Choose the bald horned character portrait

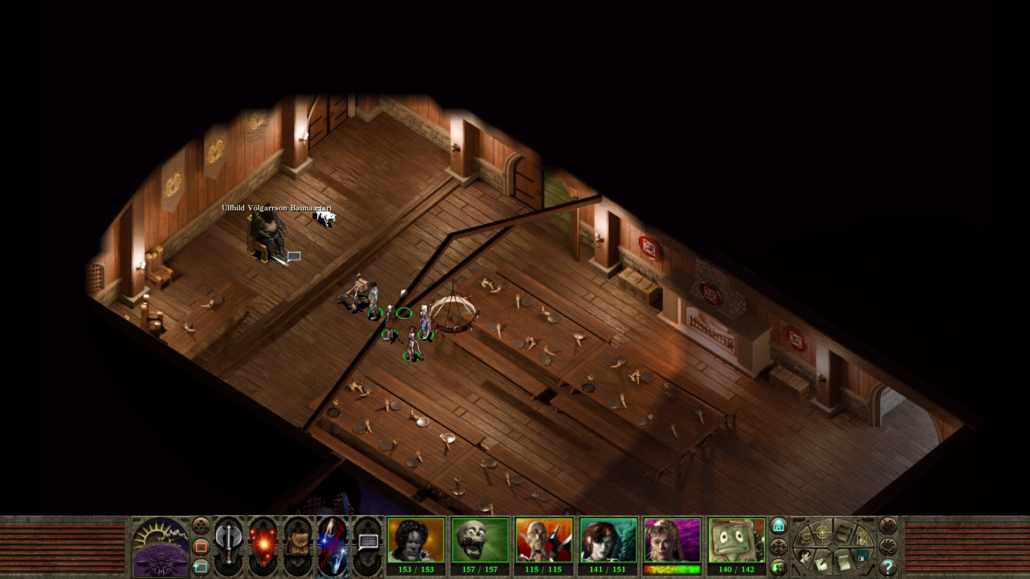point(543,539)
